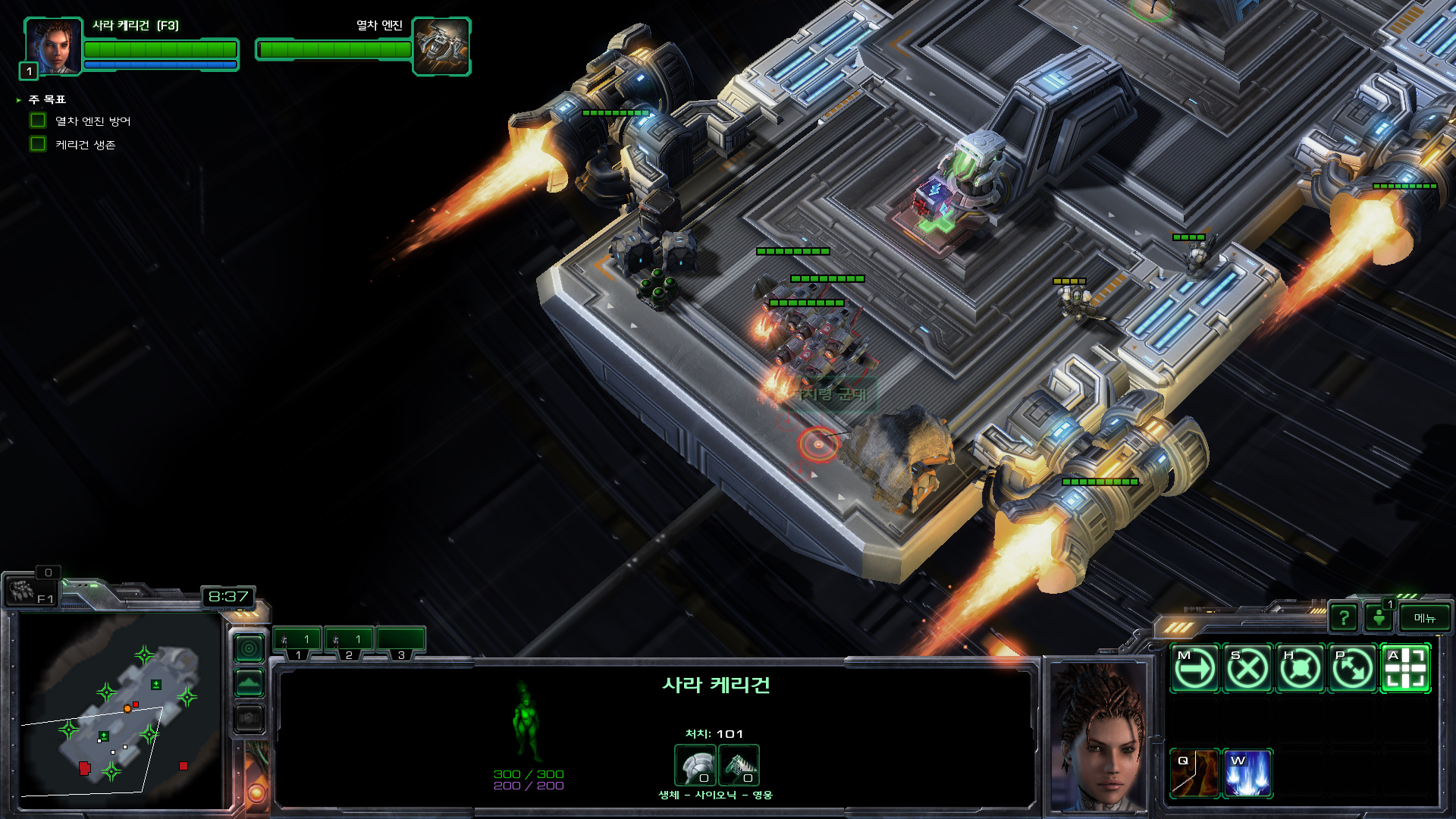Image resolution: width=1456 pixels, height=819 pixels.
Task: Click Sarah Kerrigan's hero portrait at top-left
Action: coord(53,46)
